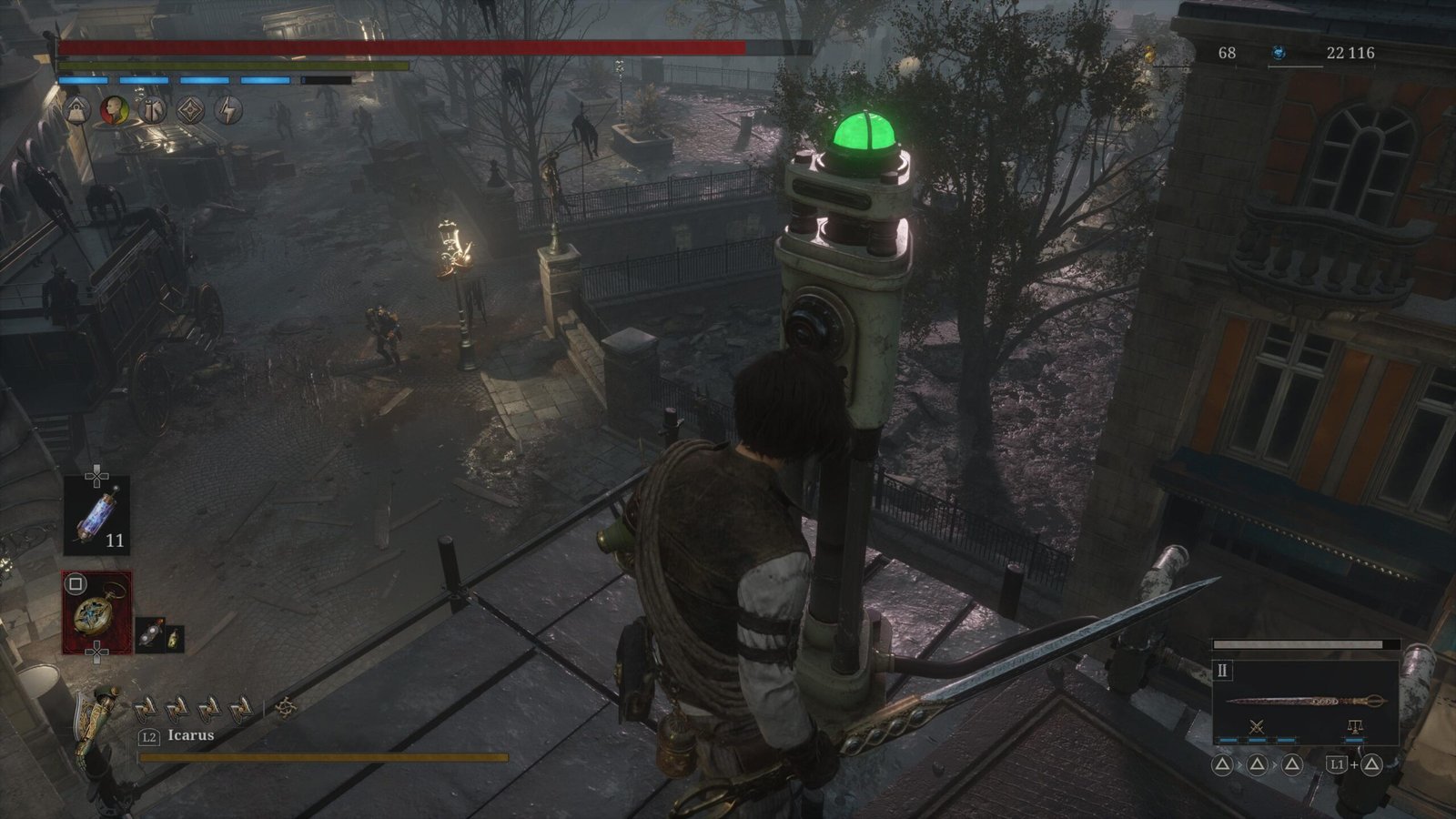Click the blue Ergo currency icon

[1279, 54]
